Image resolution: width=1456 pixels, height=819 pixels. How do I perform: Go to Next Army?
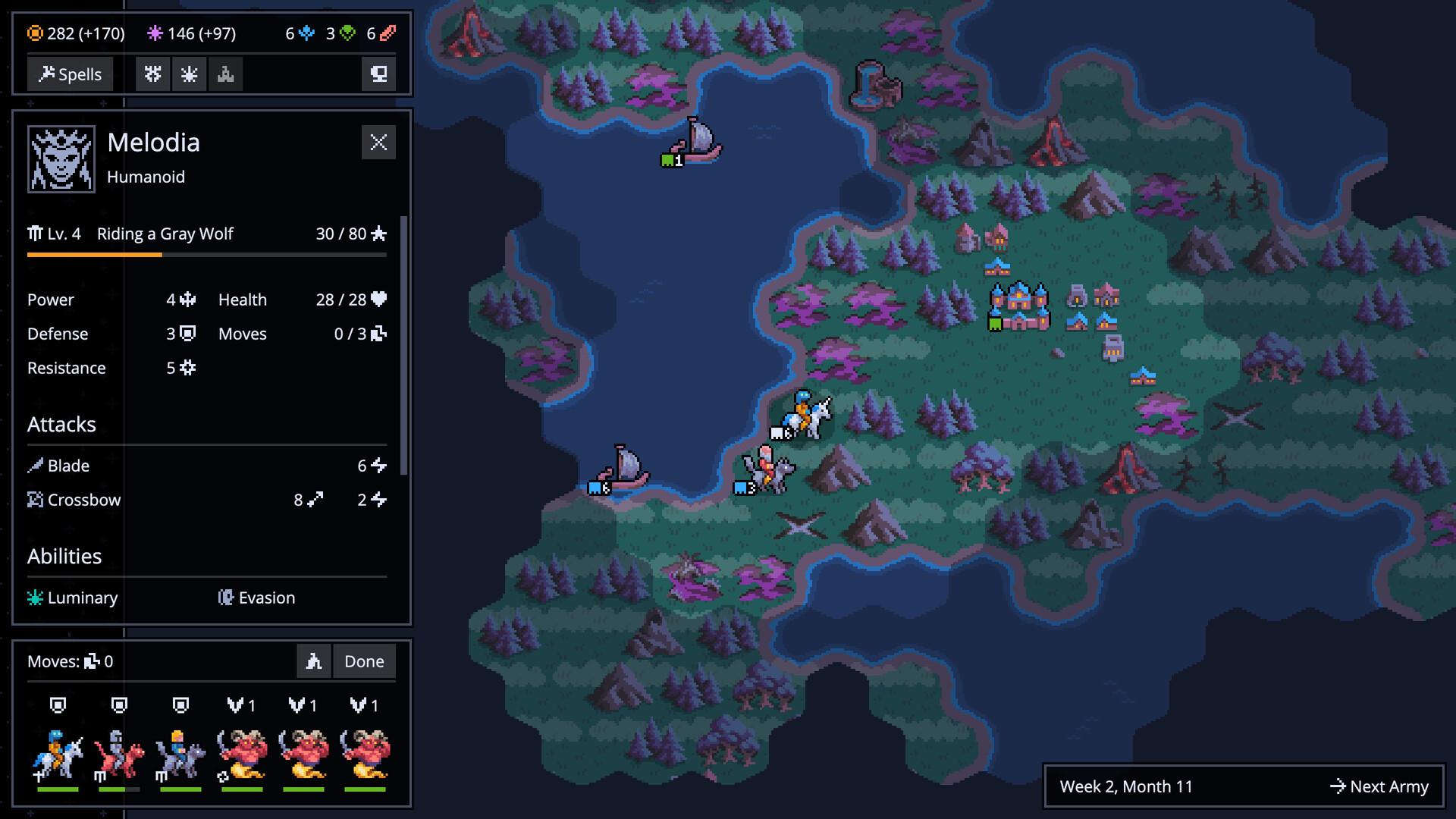tap(1379, 786)
